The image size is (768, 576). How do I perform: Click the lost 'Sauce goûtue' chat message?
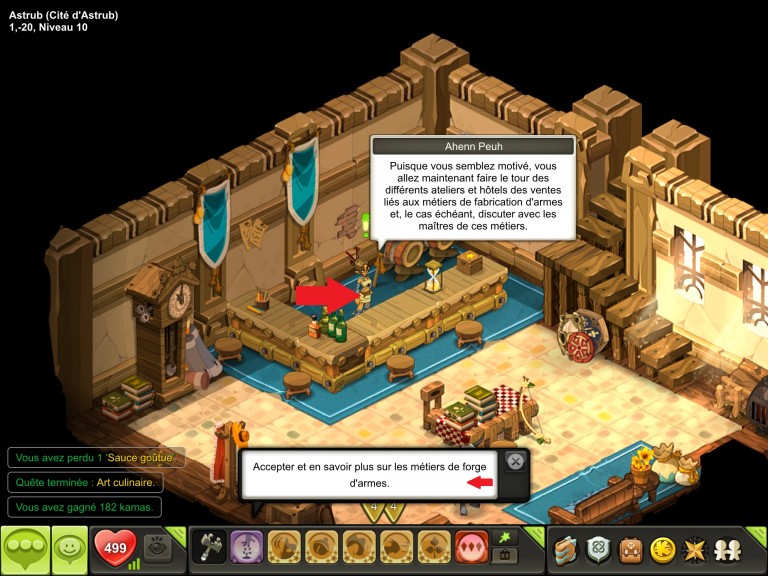(x=96, y=457)
